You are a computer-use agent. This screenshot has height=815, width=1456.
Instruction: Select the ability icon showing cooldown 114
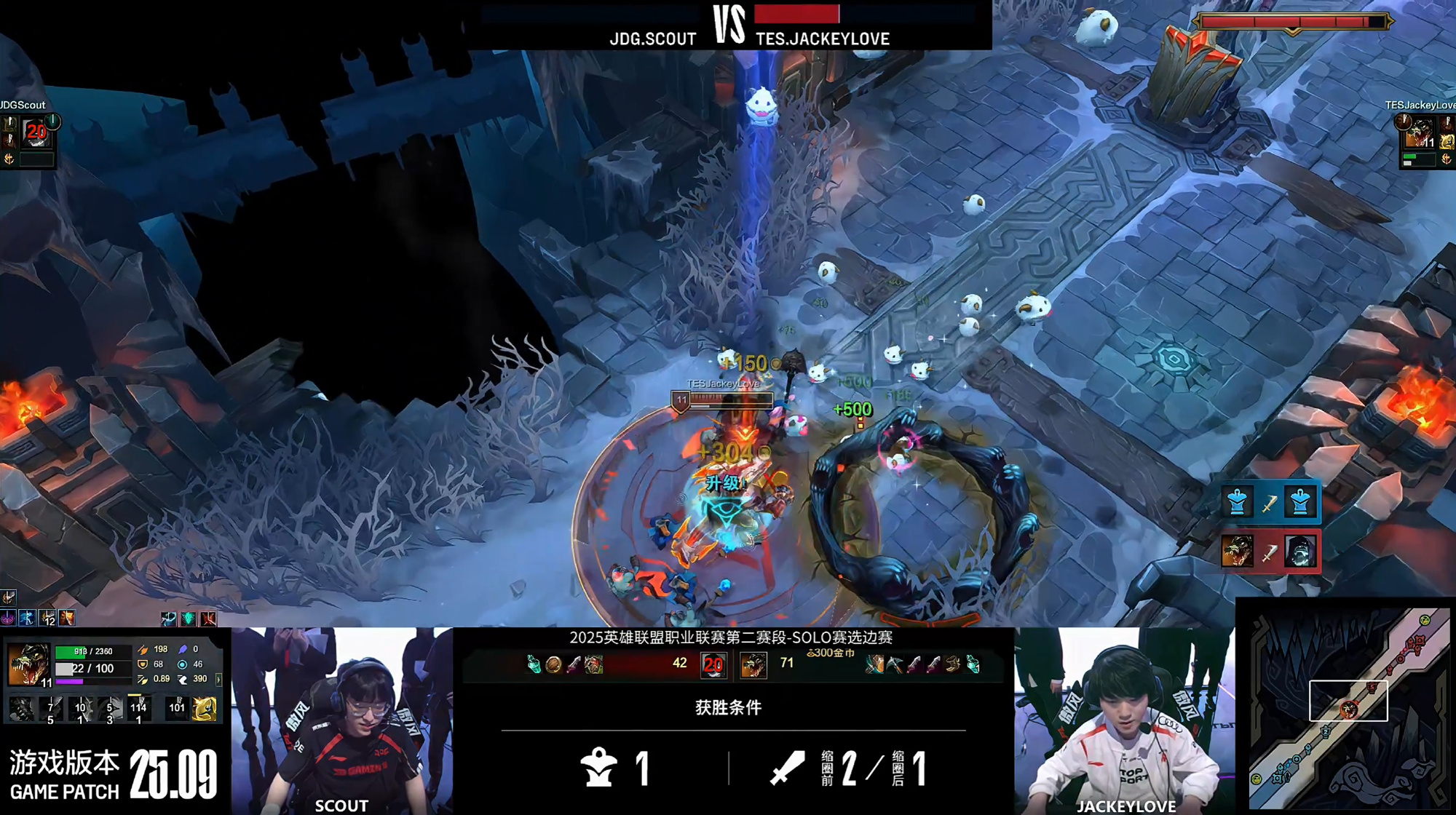point(138,709)
